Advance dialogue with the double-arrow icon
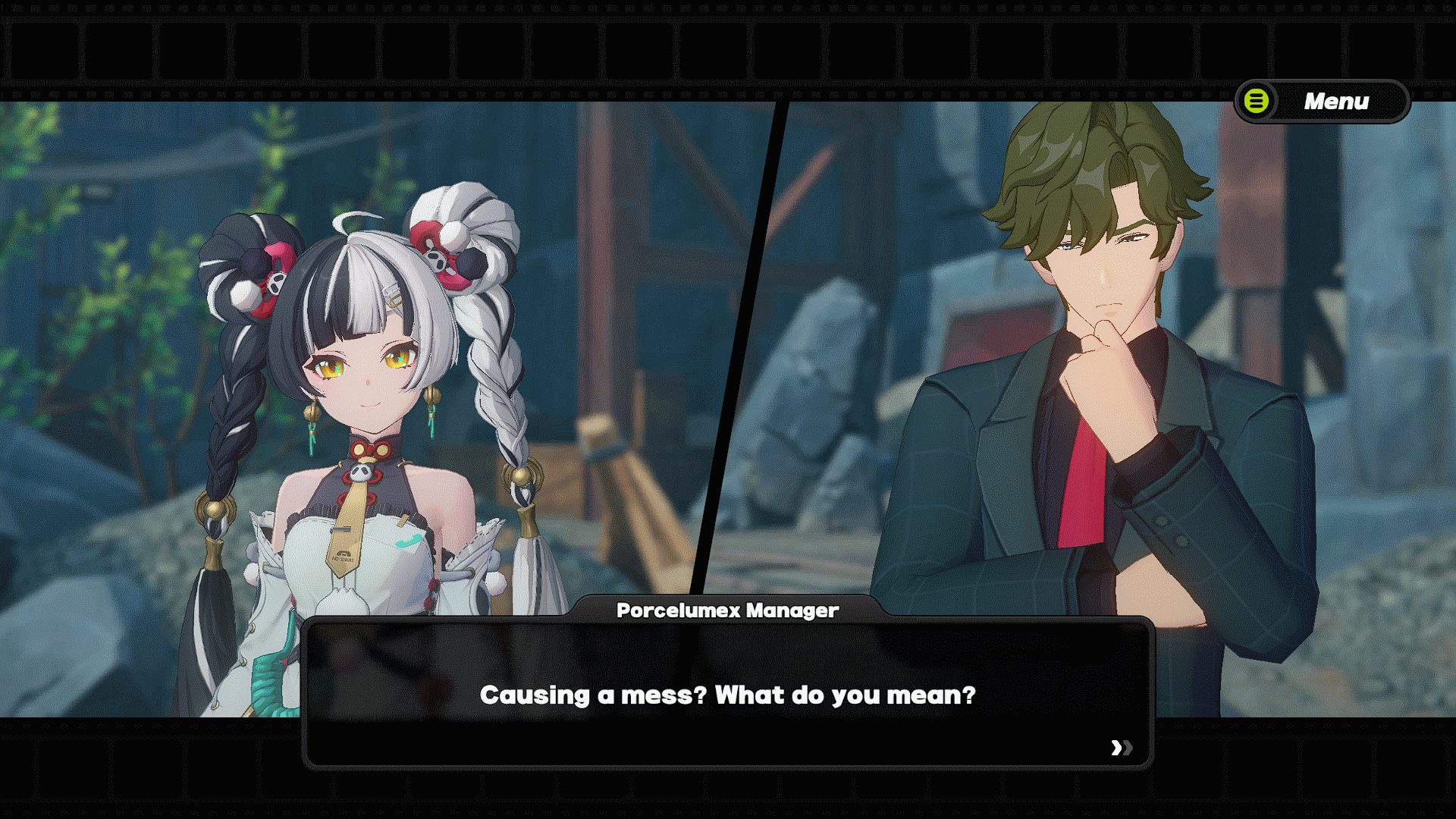This screenshot has width=1456, height=819. point(1121,748)
